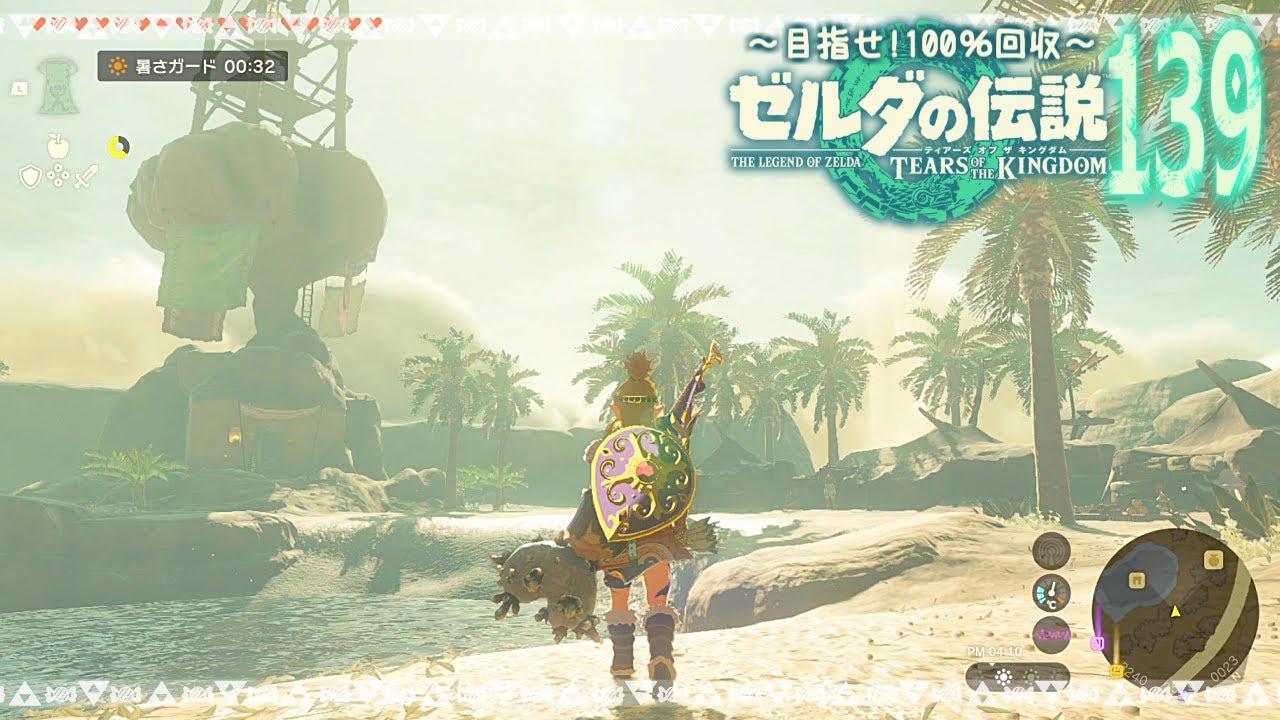Toggle the L button prompt indicator
Image resolution: width=1280 pixels, height=720 pixels.
[18, 89]
